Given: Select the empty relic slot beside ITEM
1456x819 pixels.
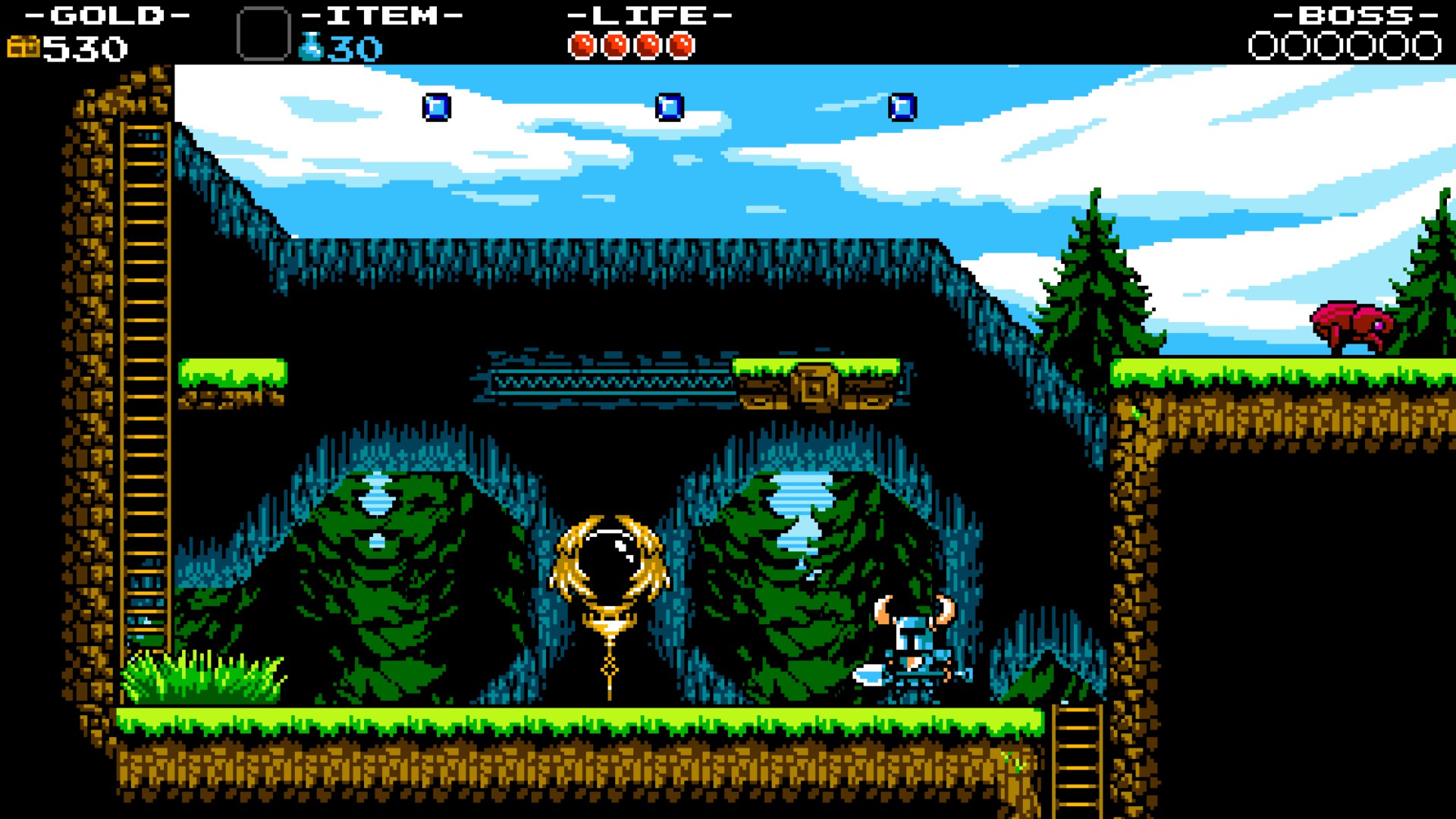Looking at the screenshot, I should click(263, 33).
